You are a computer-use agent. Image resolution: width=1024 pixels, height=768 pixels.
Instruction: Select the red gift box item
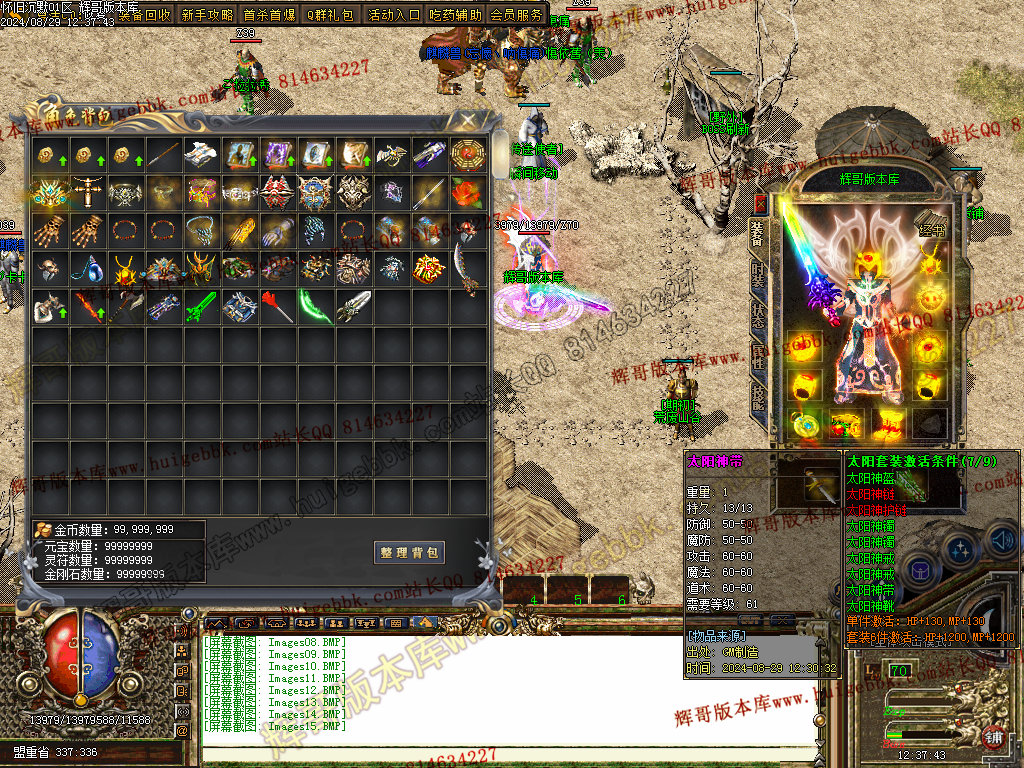tap(428, 268)
